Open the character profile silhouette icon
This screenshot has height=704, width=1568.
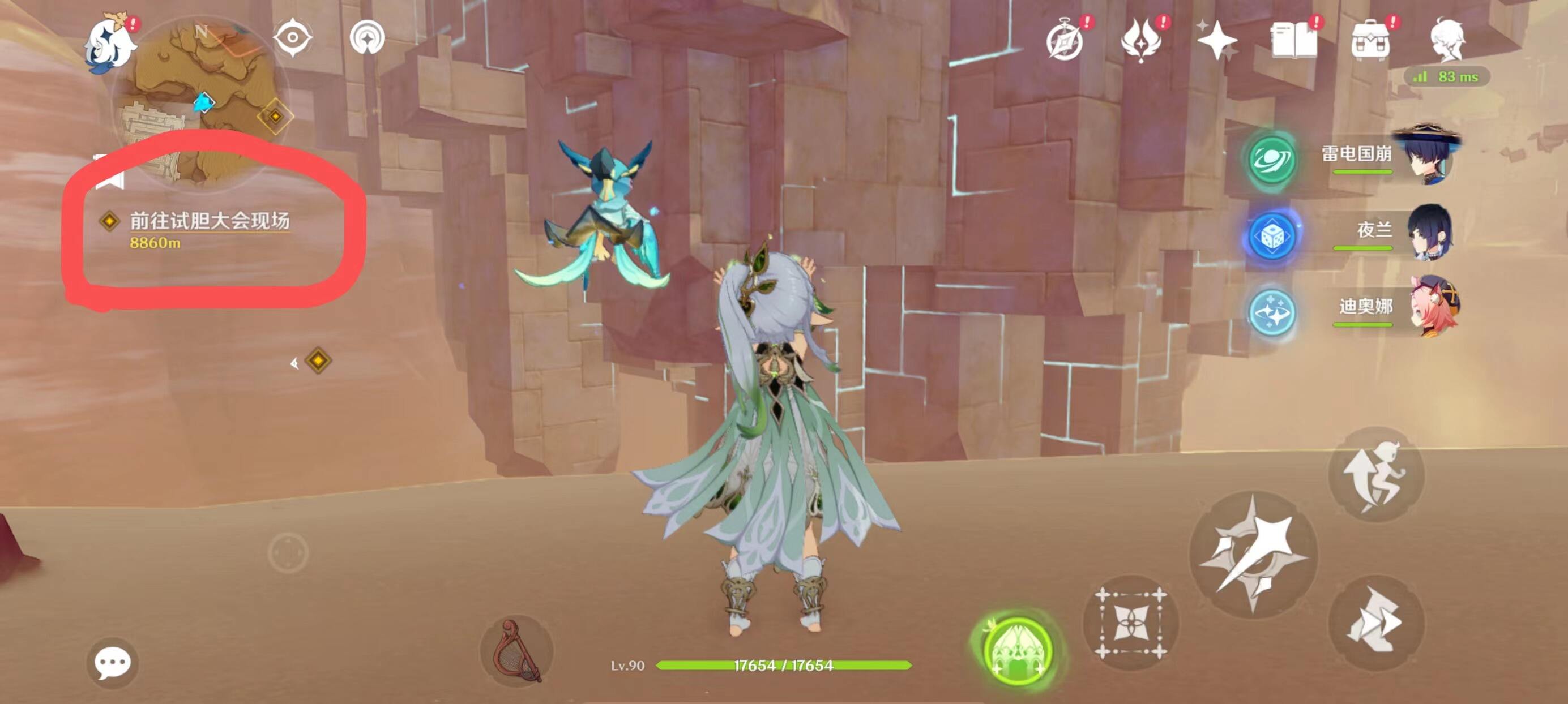(1447, 40)
